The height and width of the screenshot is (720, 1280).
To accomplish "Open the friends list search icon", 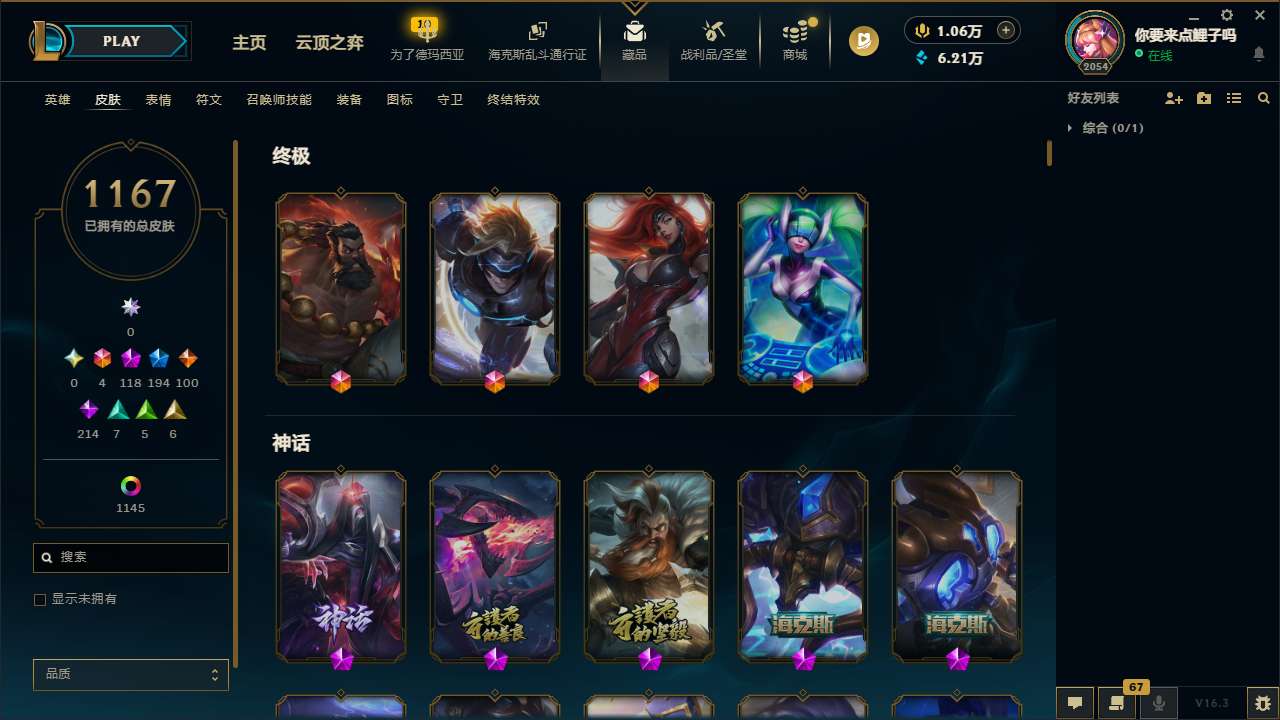I will pos(1263,98).
